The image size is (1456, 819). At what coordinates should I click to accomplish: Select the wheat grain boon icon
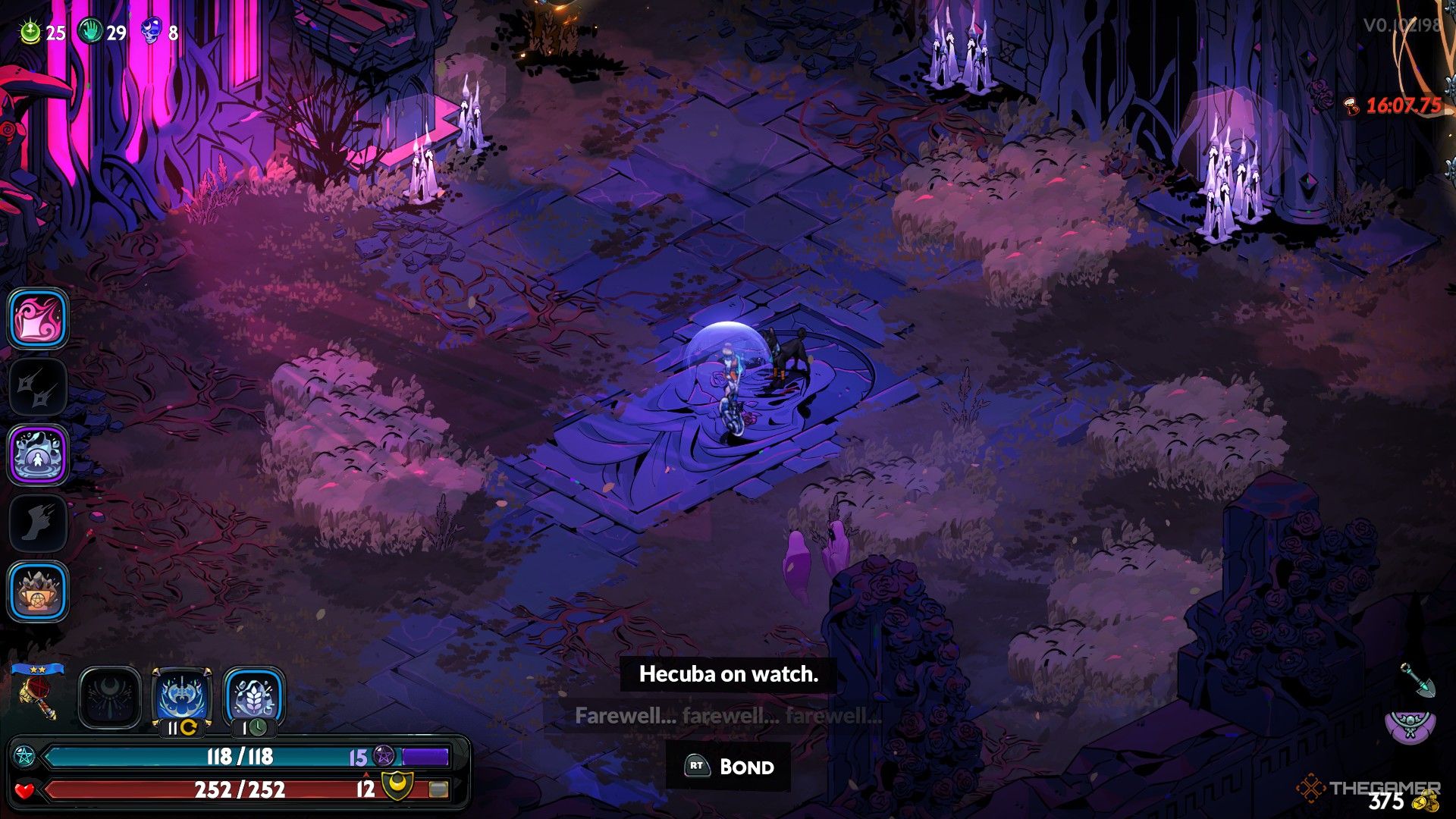[254, 696]
